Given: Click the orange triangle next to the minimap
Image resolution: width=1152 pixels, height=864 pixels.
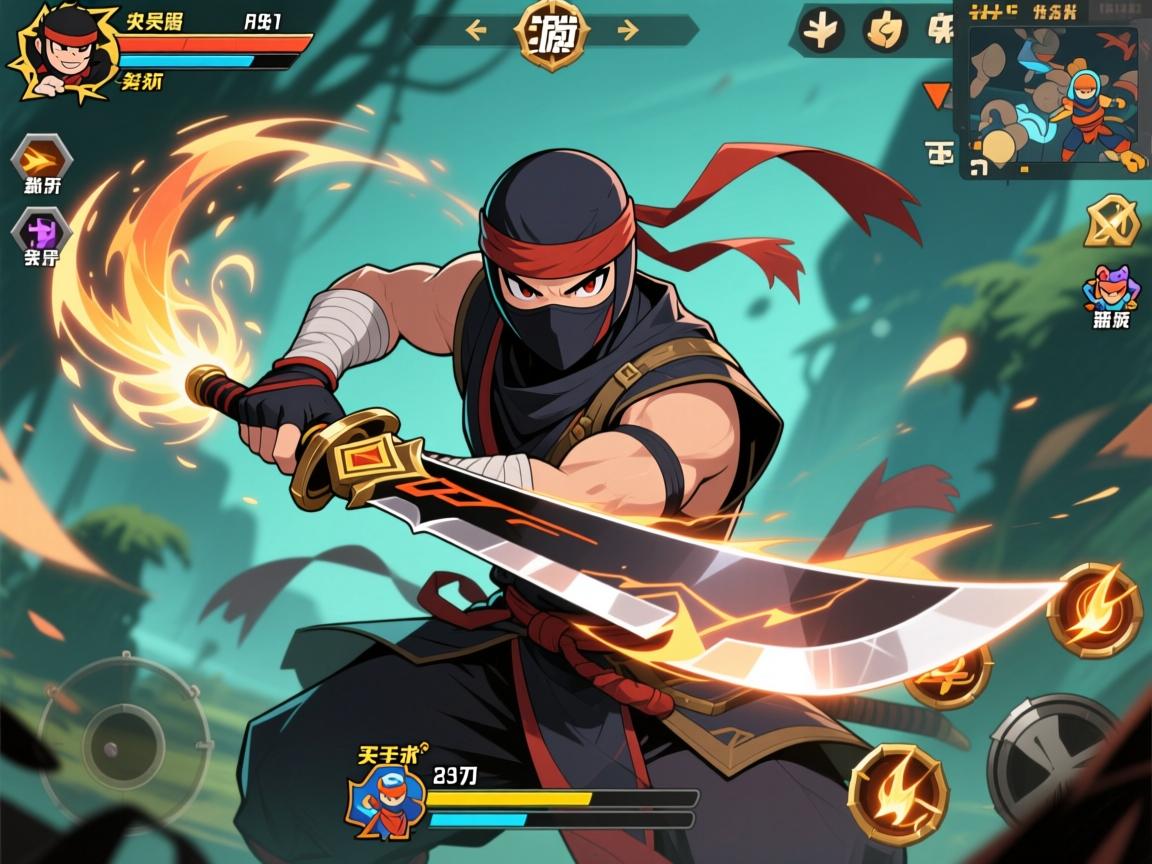Looking at the screenshot, I should tap(937, 96).
